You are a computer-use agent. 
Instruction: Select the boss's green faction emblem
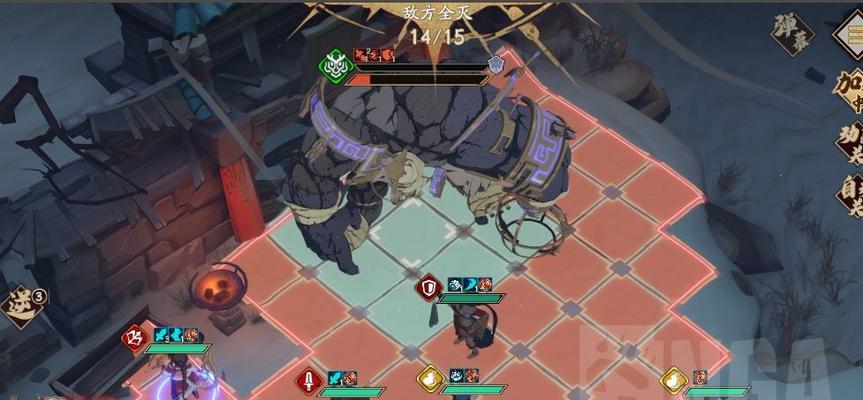point(334,66)
